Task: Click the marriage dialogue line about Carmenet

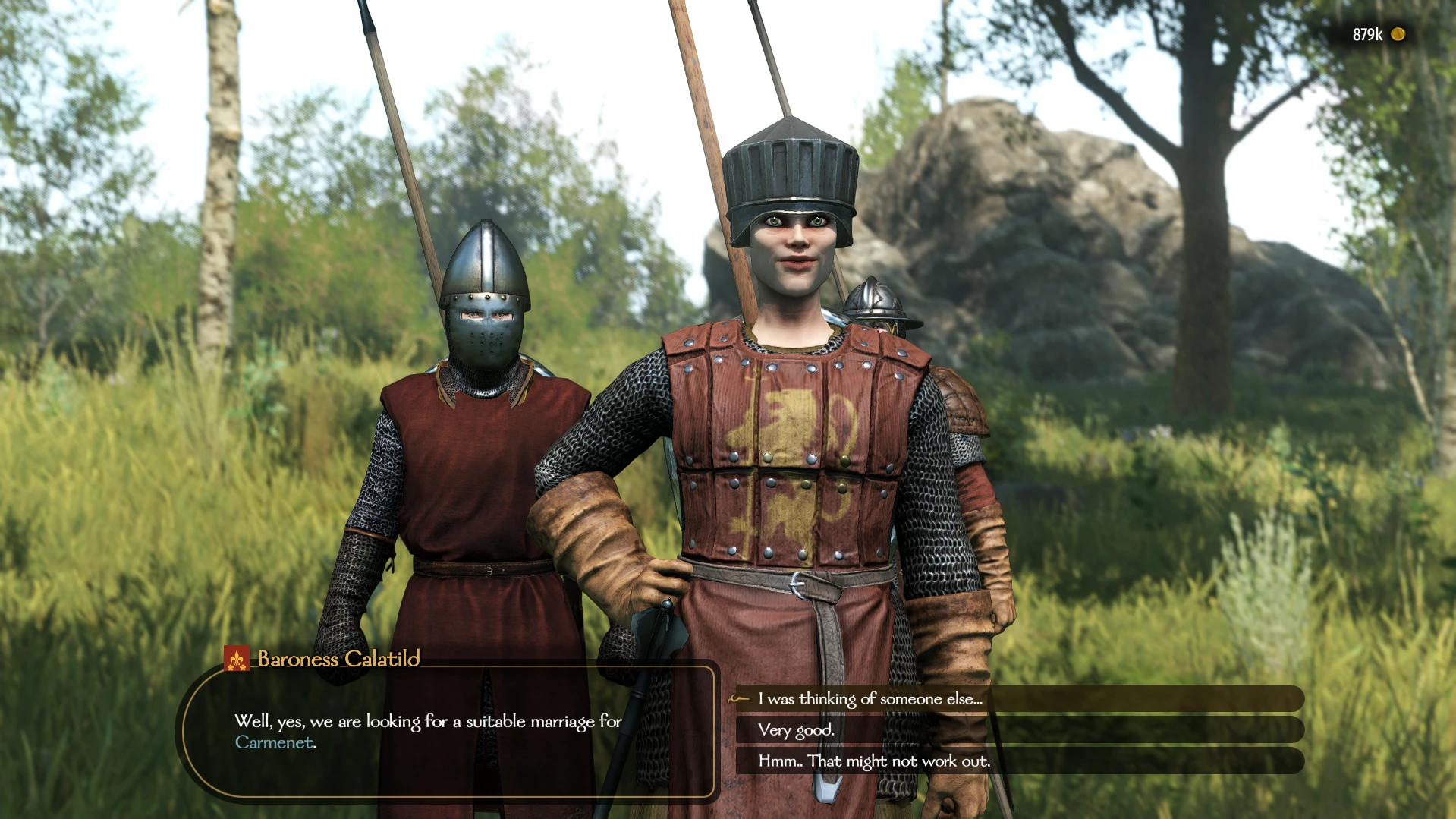Action: [429, 722]
